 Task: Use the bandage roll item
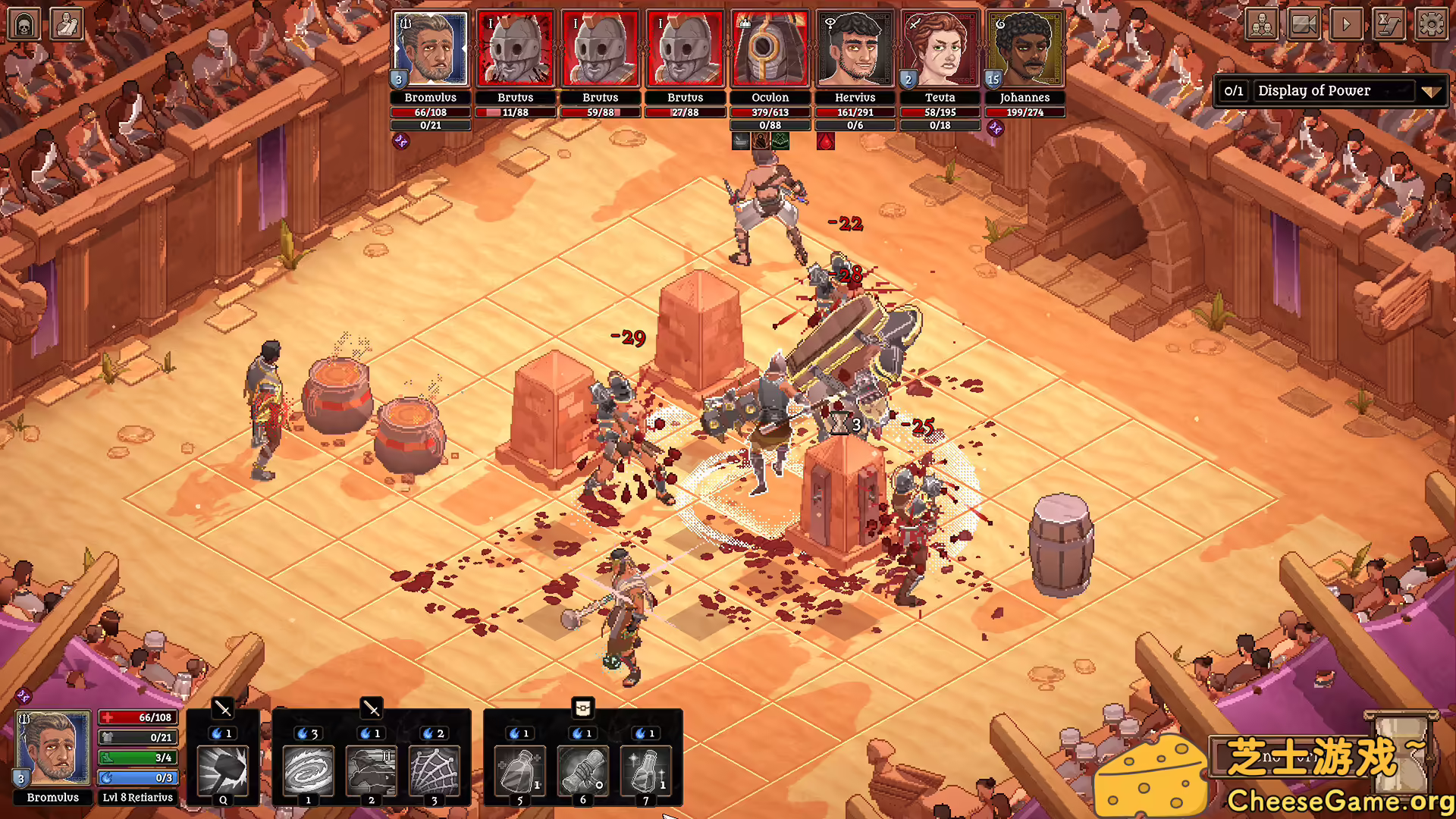click(x=582, y=770)
